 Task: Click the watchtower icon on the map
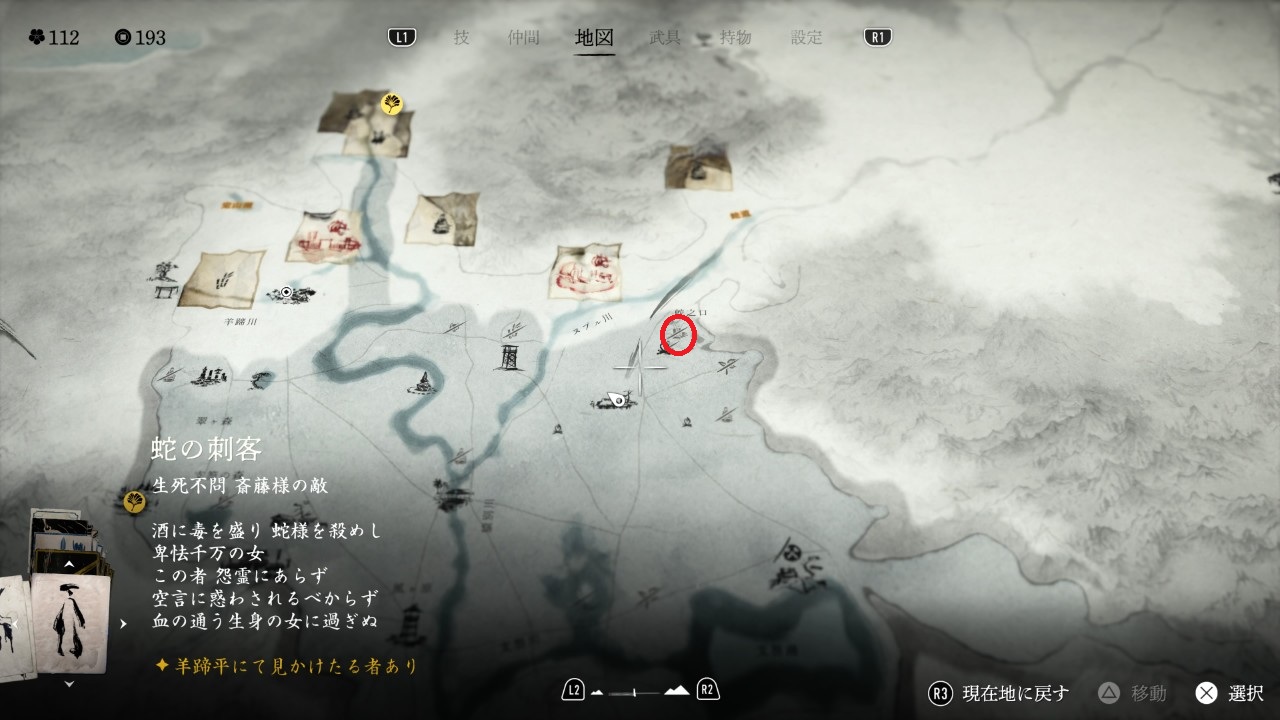(508, 357)
